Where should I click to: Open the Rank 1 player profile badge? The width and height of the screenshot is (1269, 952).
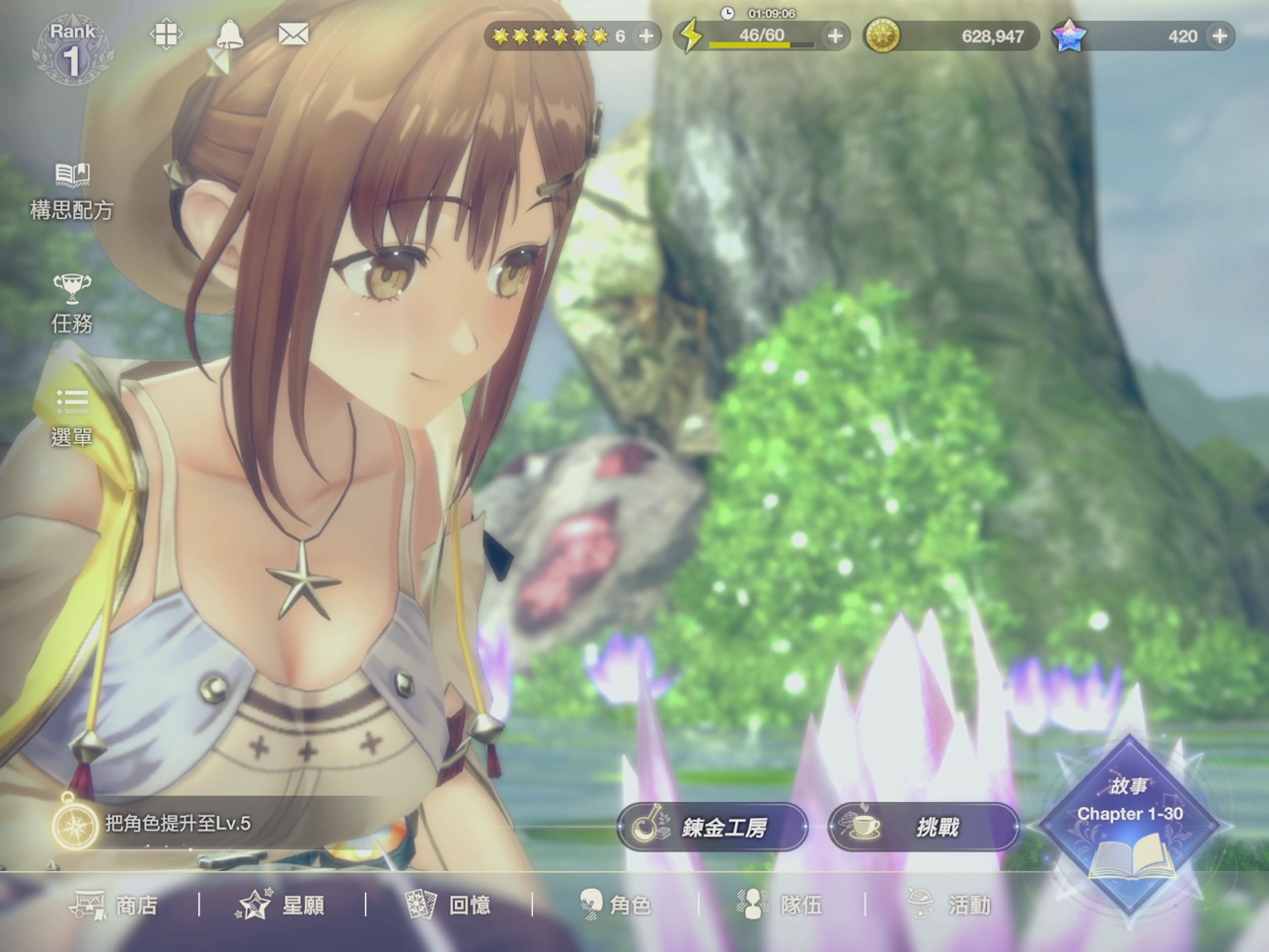coord(72,49)
